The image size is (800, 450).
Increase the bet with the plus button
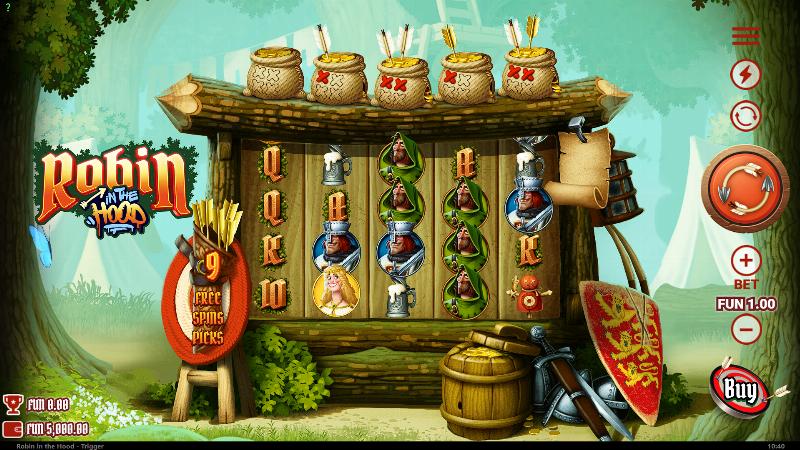746,262
